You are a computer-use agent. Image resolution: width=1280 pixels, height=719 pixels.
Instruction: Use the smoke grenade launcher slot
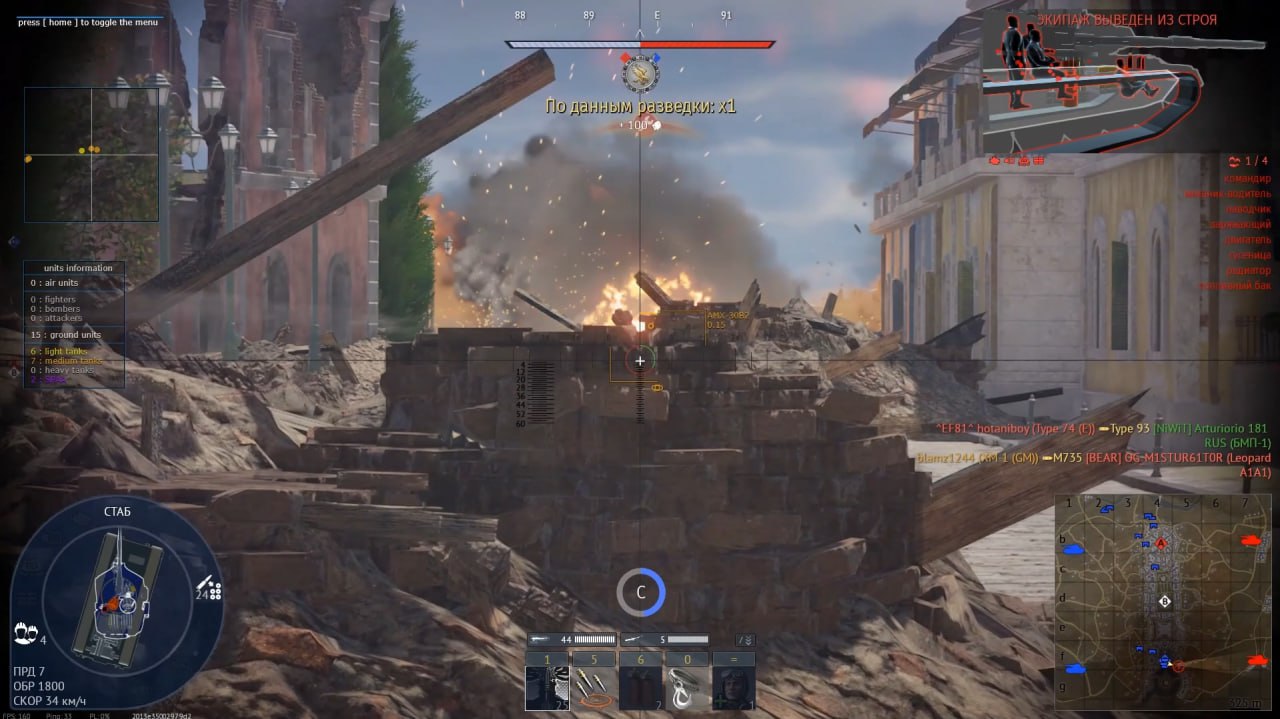tap(640, 688)
